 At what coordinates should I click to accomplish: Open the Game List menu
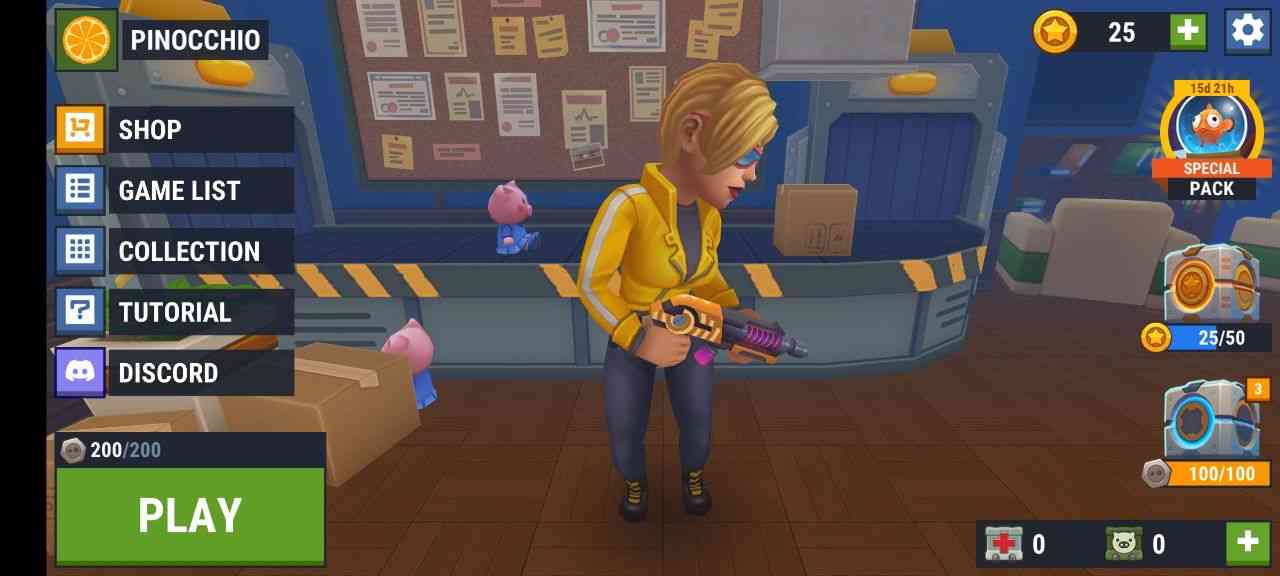[175, 191]
